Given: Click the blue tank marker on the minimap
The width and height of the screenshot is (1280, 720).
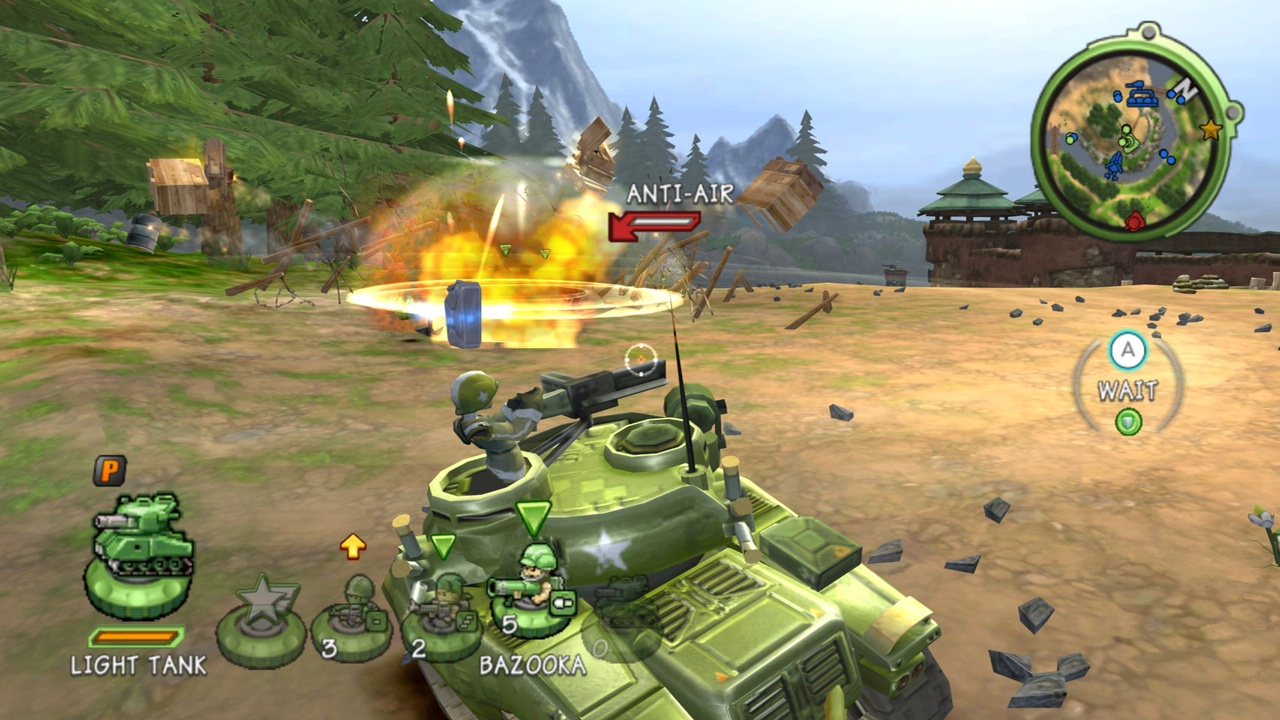Looking at the screenshot, I should (1141, 95).
